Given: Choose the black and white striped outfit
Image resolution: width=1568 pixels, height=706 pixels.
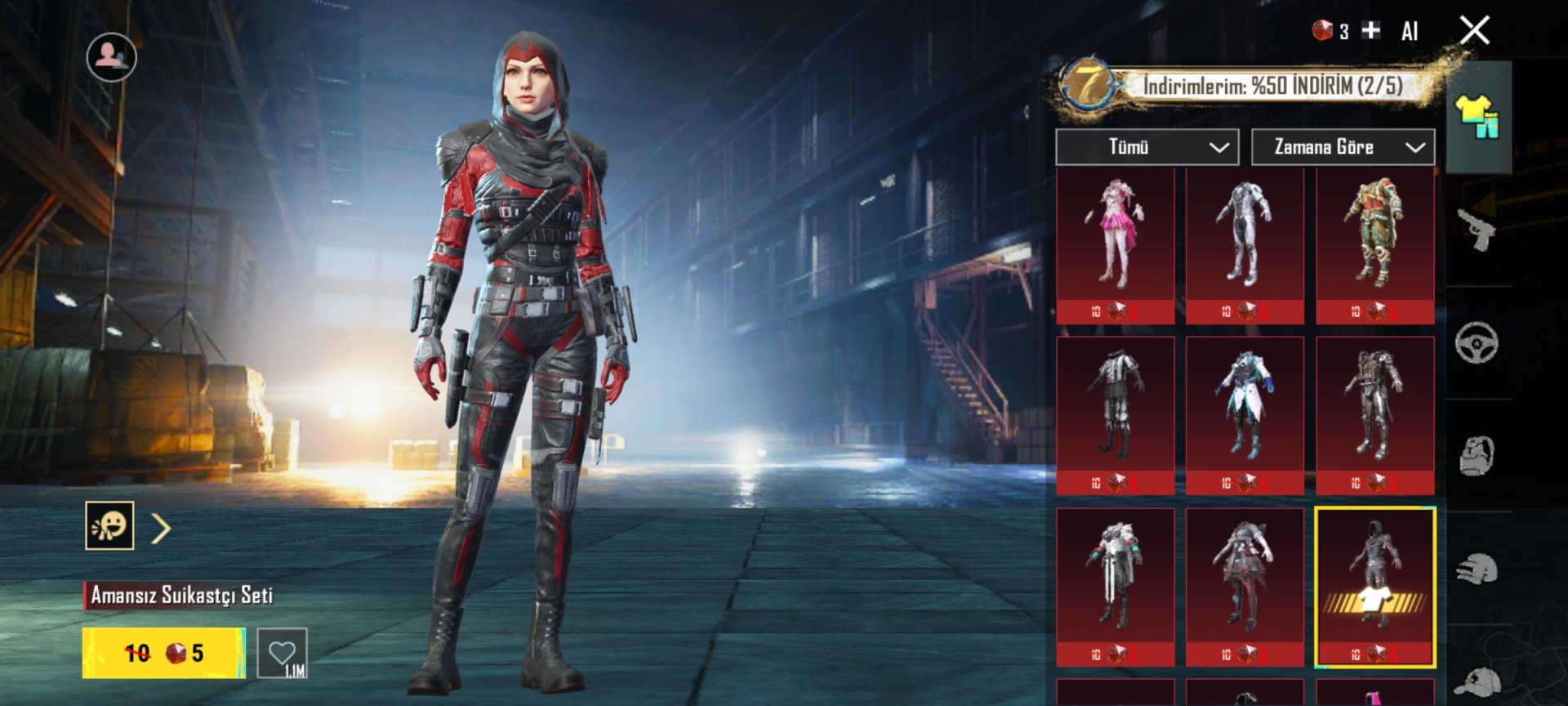Looking at the screenshot, I should [1115, 414].
